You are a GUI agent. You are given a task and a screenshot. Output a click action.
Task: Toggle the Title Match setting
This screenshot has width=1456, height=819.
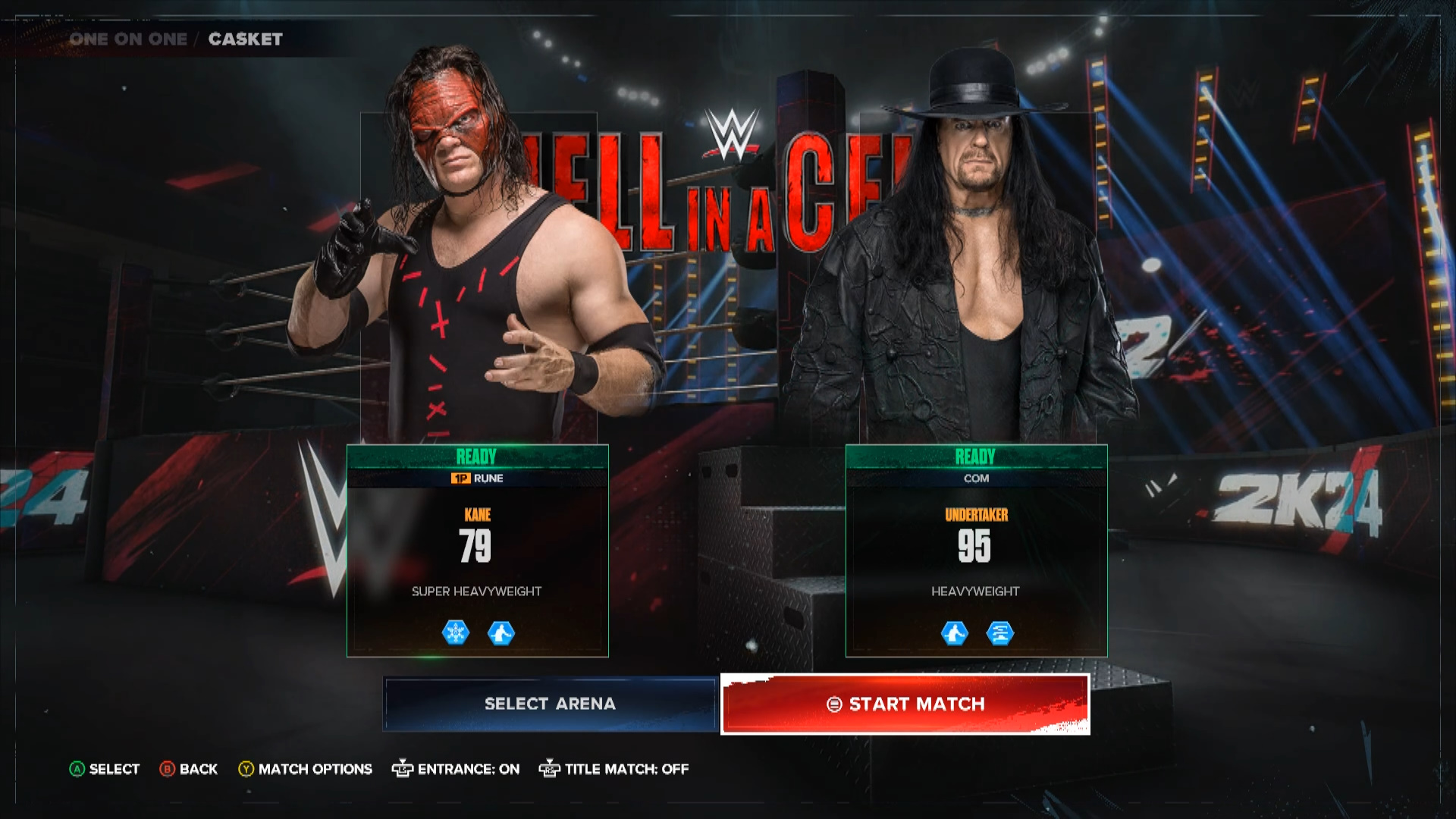pyautogui.click(x=614, y=769)
